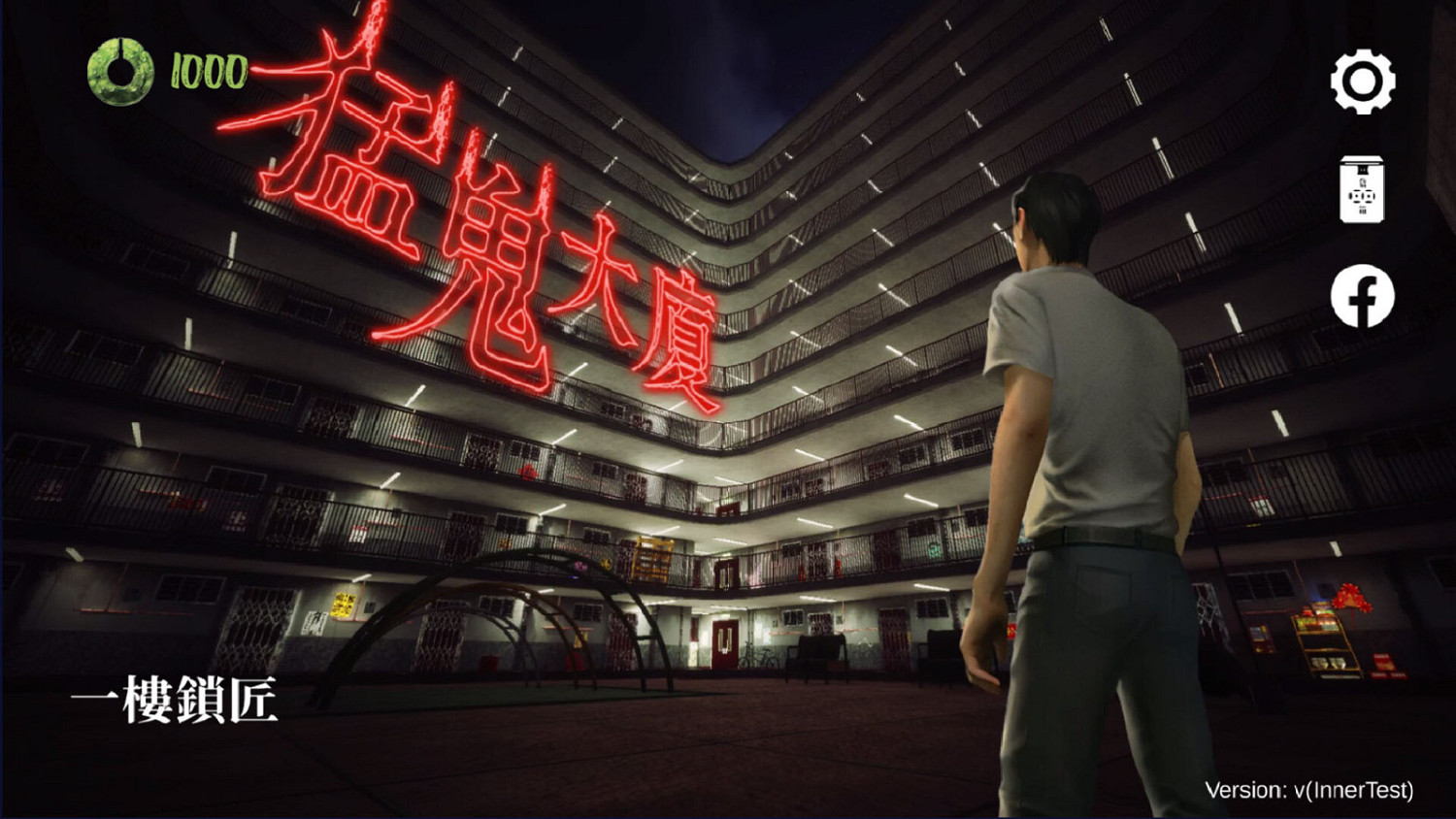Screen dimensions: 1456x819
Task: Tap the red lanterns near the shop stall
Action: [1349, 597]
